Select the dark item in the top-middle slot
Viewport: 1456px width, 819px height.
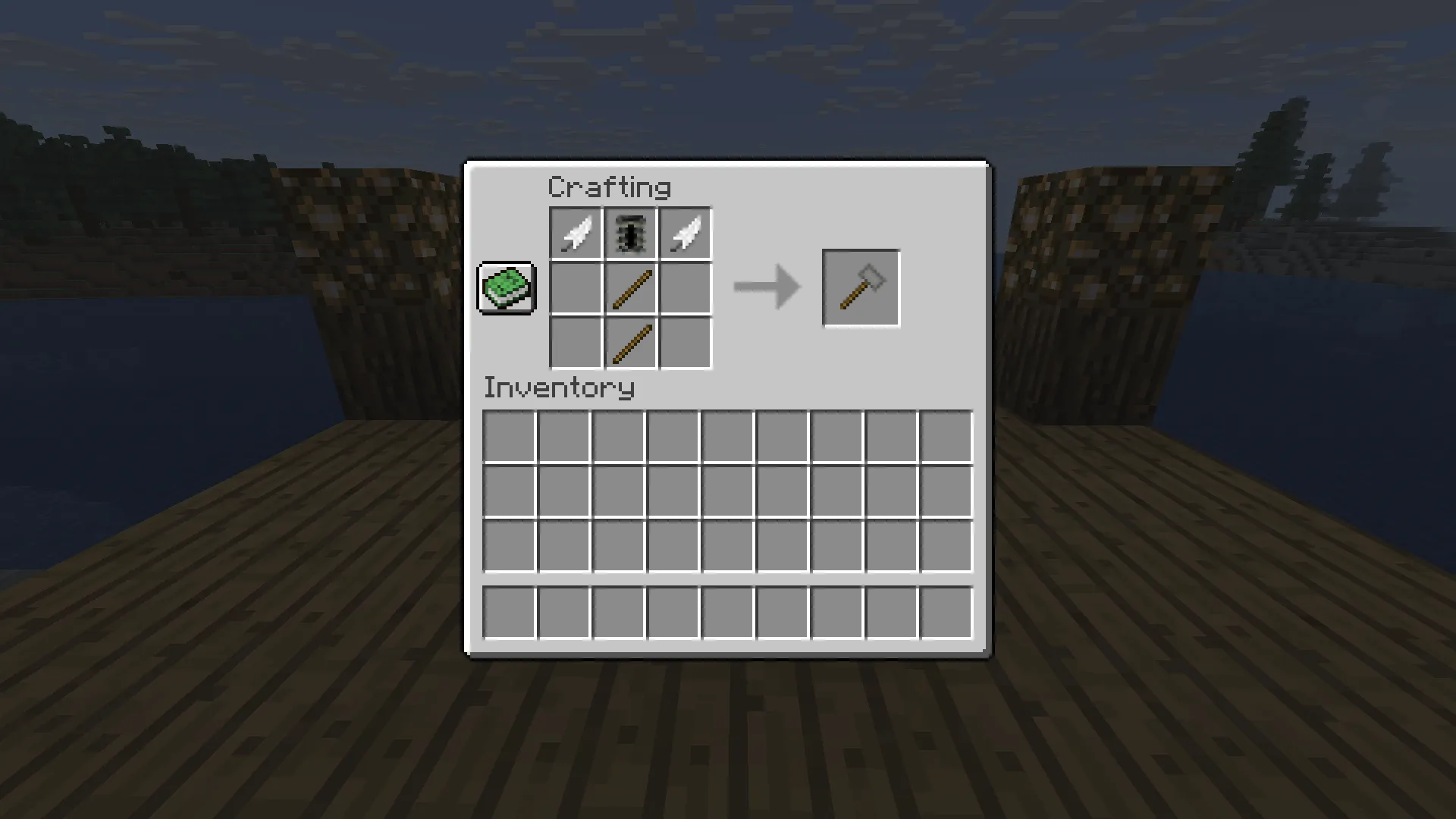pyautogui.click(x=629, y=233)
